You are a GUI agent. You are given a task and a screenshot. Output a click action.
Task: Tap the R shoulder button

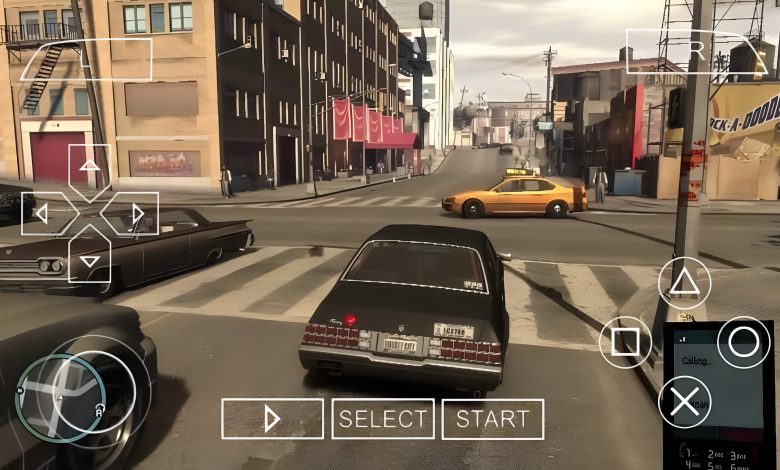(696, 50)
